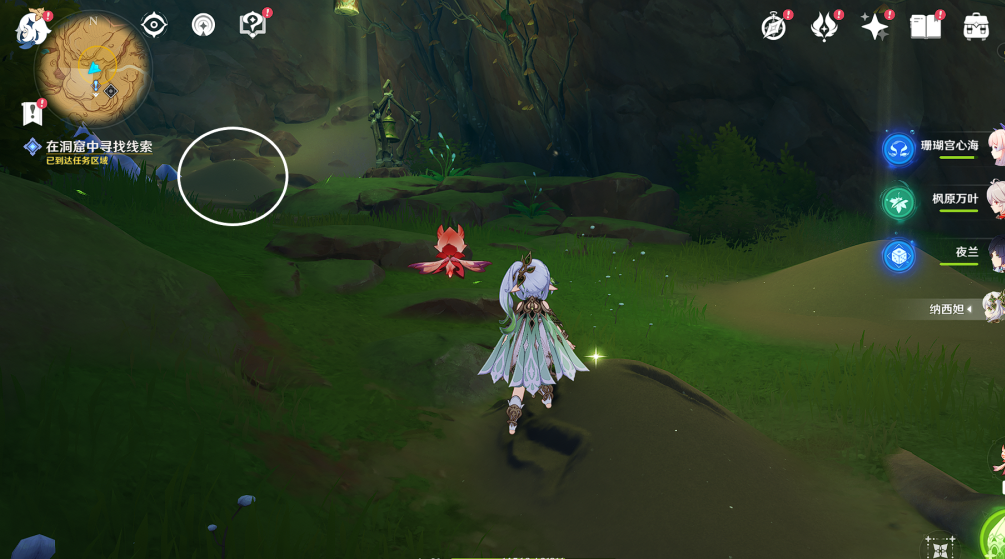Activate the eye-shaped elemental sight icon

[x=154, y=25]
